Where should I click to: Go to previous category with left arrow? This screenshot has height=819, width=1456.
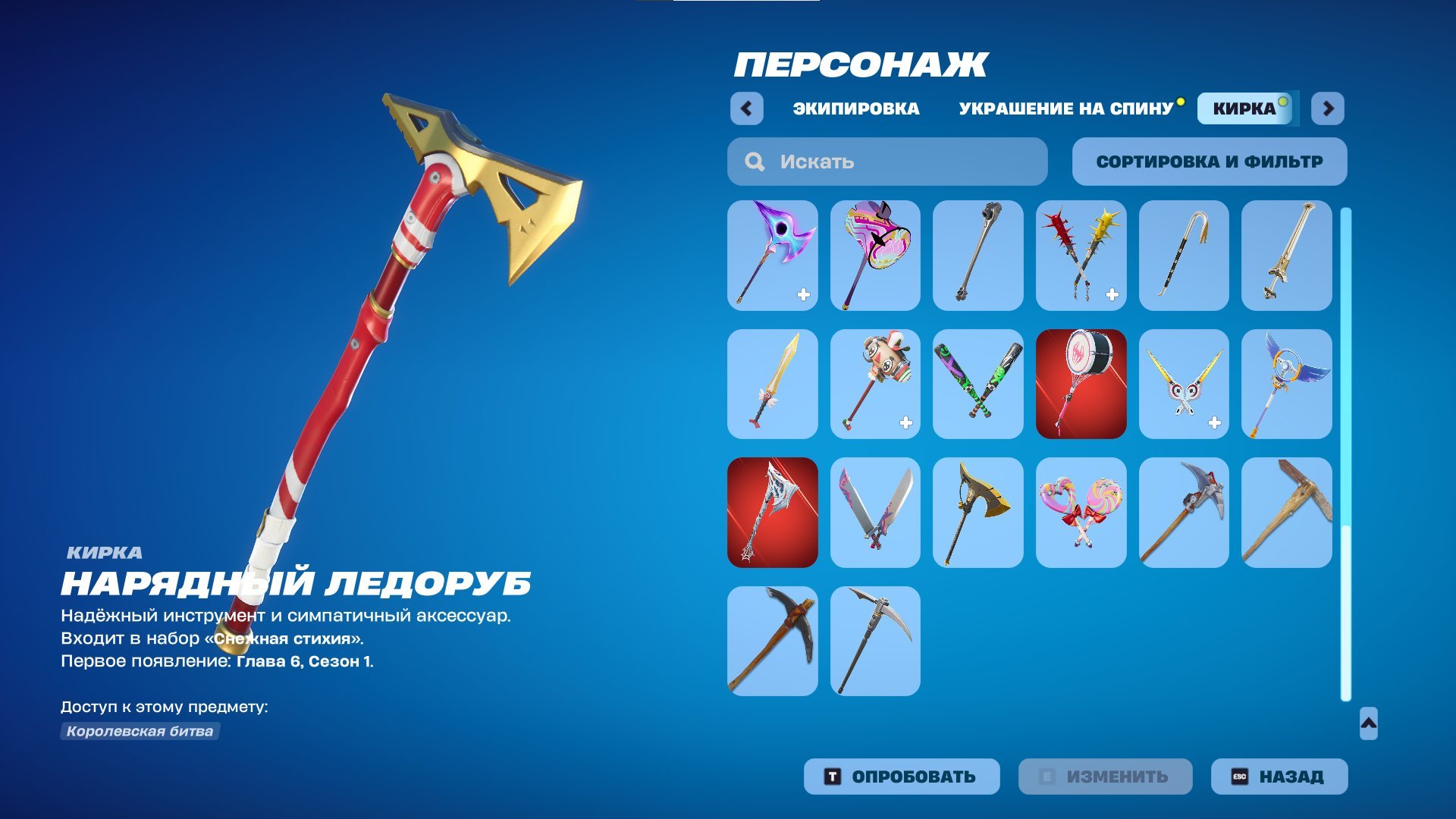coord(747,108)
